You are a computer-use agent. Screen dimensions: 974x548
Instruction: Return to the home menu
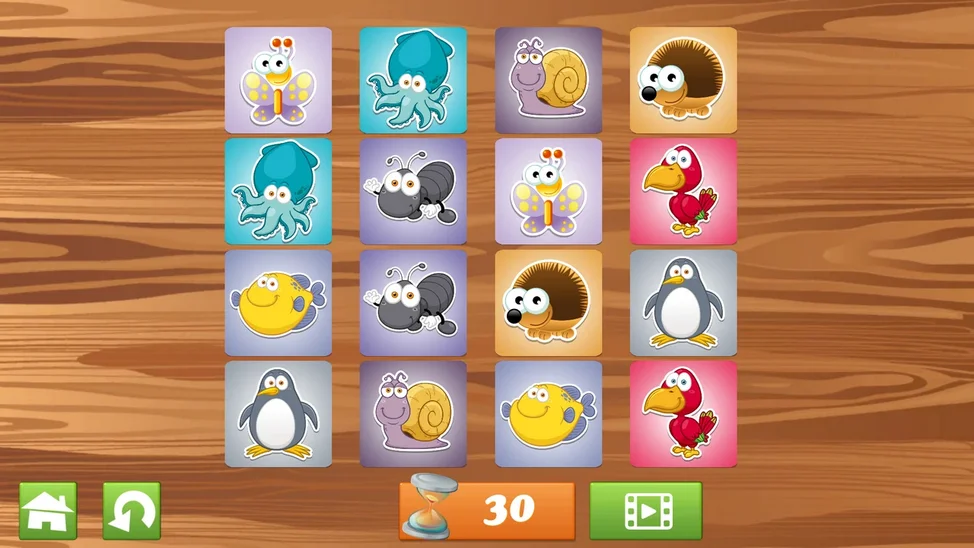tap(48, 511)
